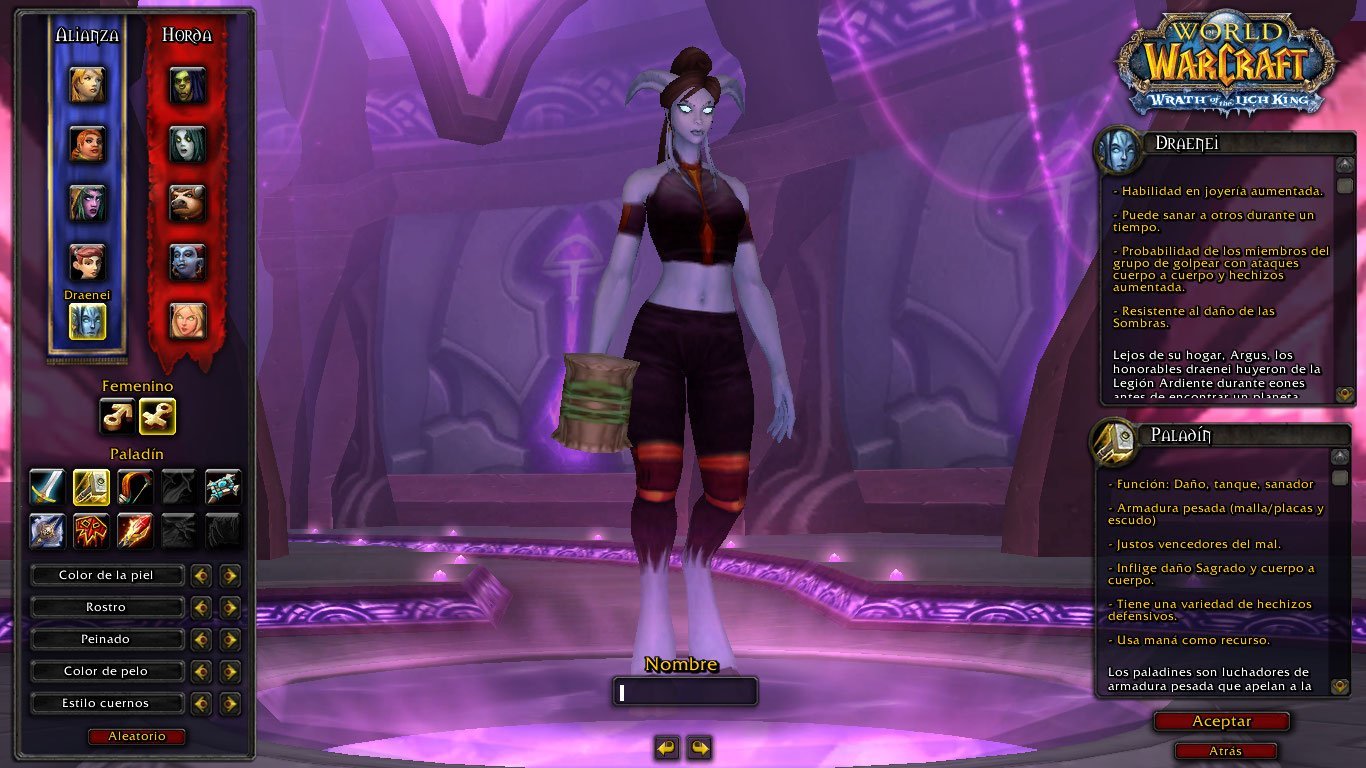Select the Tauren race portrait
The height and width of the screenshot is (768, 1366).
187,203
